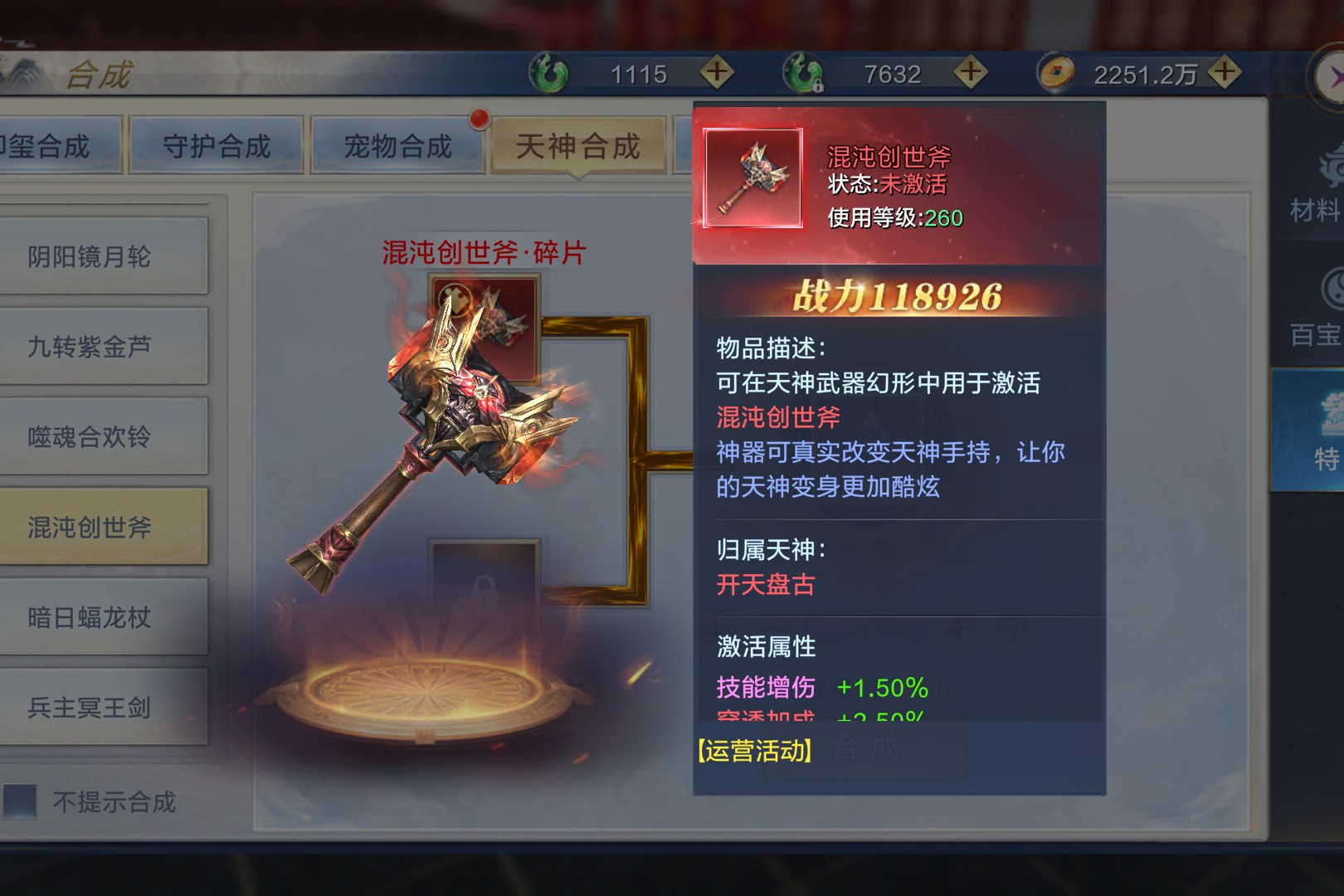Viewport: 1344px width, 896px height.
Task: Add more bound jade currency (7632)
Action: pos(971,73)
